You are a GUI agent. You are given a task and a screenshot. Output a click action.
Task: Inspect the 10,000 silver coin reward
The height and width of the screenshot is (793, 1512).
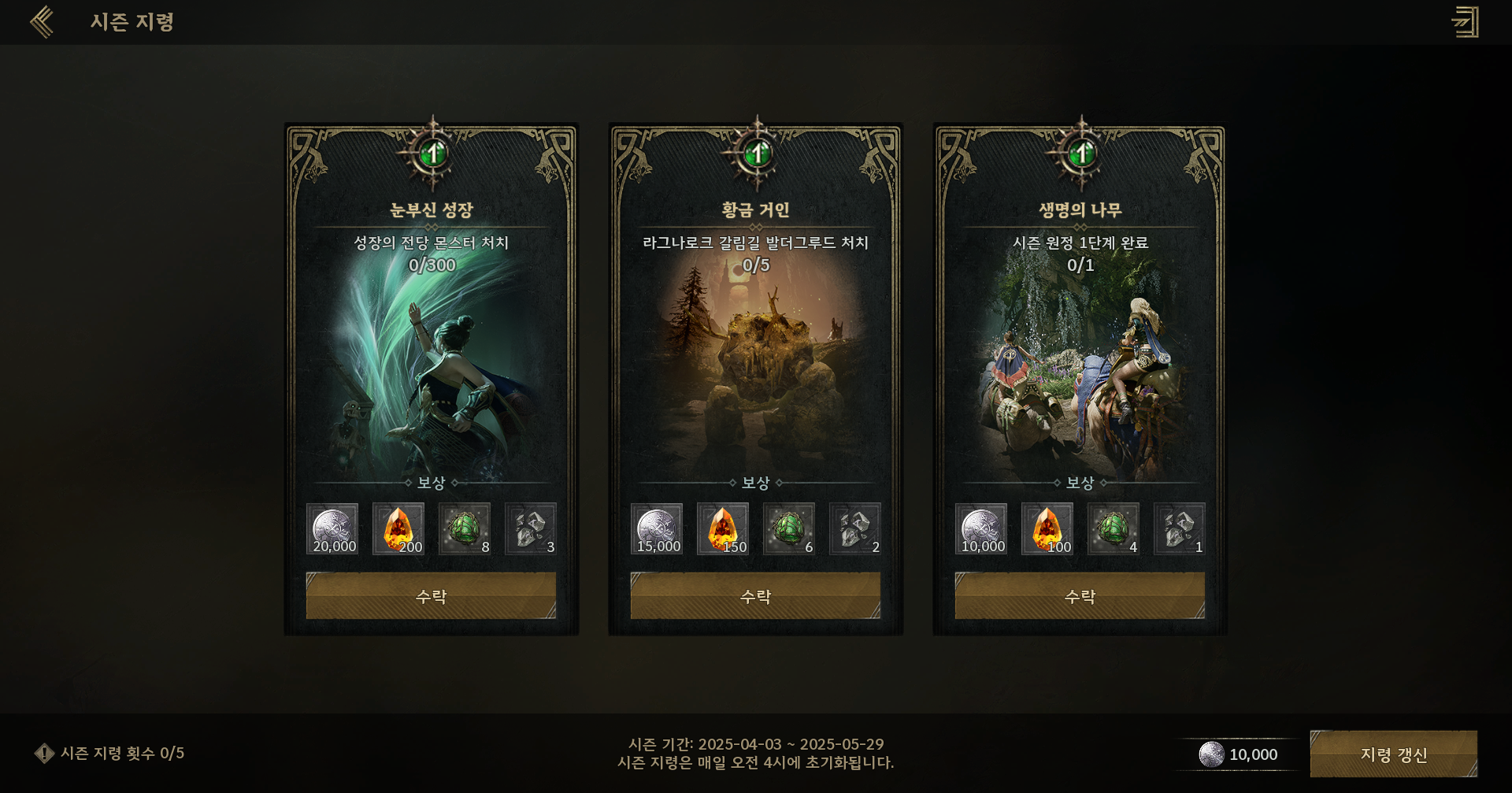point(981,529)
